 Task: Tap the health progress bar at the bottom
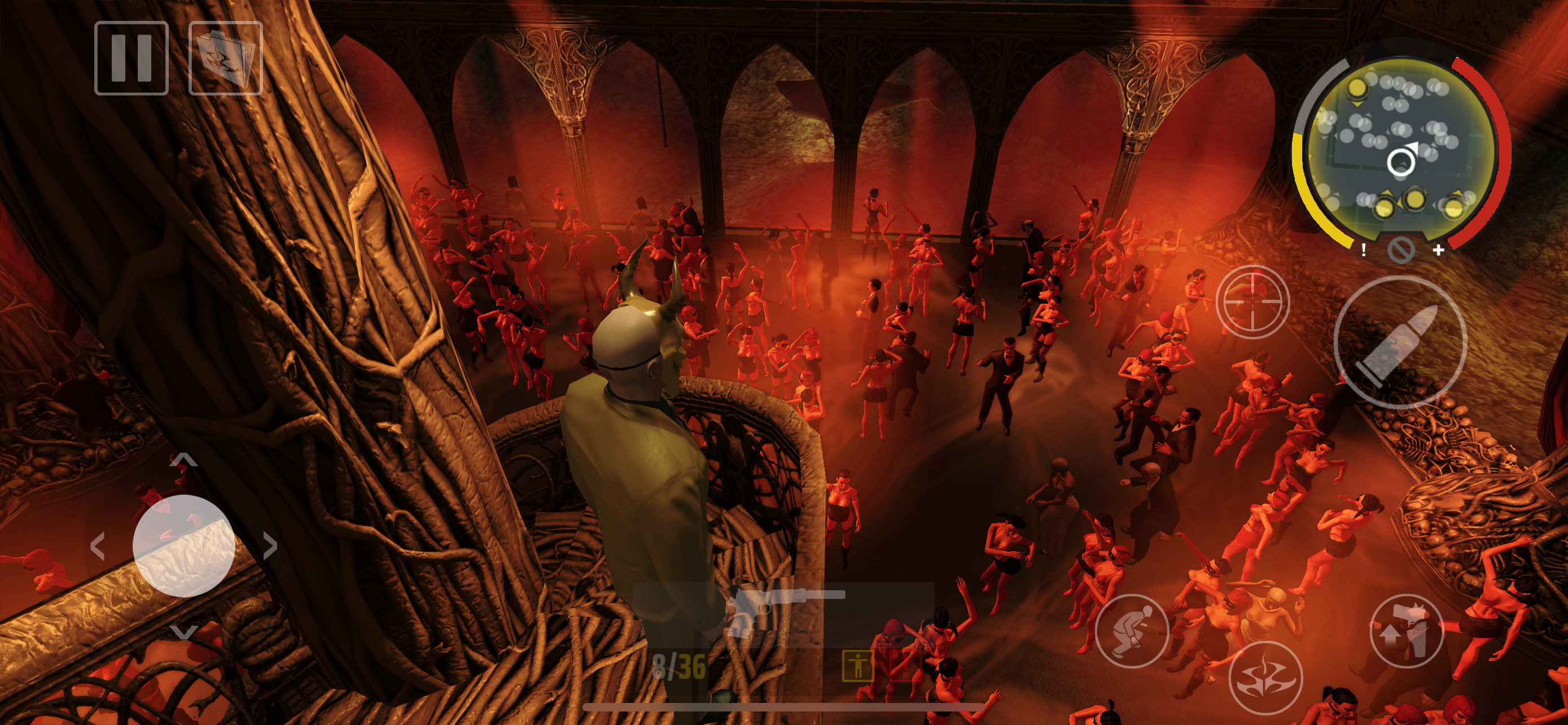[784, 706]
